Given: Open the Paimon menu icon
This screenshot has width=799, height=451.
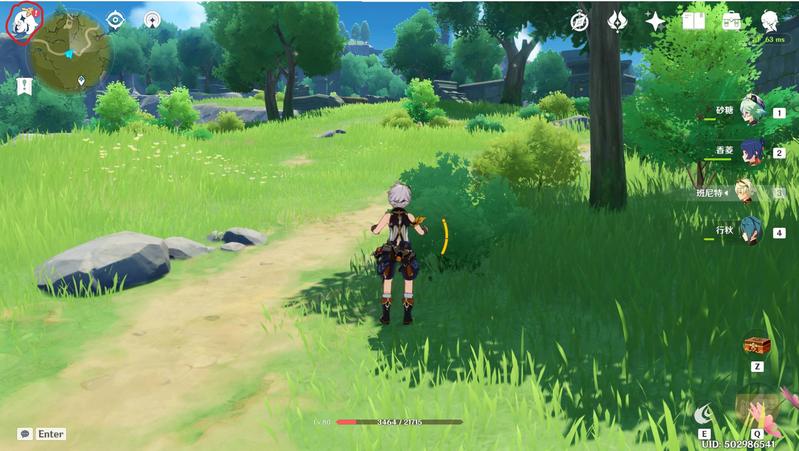Looking at the screenshot, I should point(22,22).
